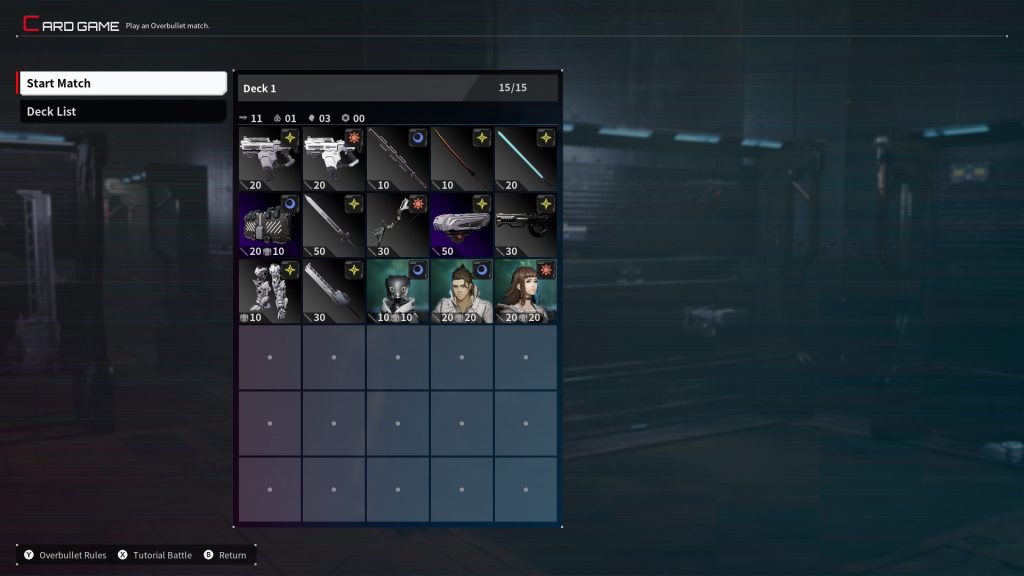Open the Deck List entry
Screen dimensions: 1024x576
122,111
